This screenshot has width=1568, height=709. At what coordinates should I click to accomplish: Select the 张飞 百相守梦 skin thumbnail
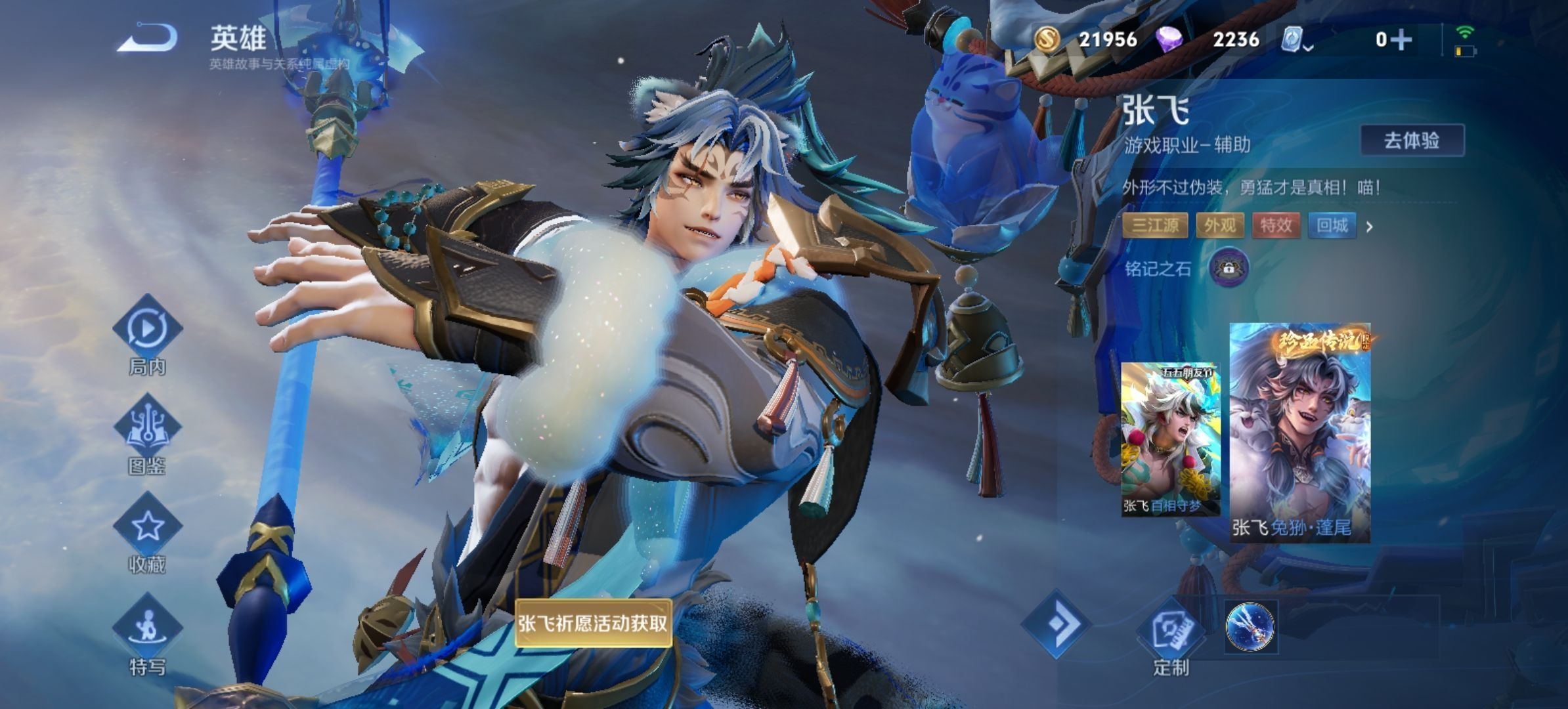pyautogui.click(x=1169, y=439)
